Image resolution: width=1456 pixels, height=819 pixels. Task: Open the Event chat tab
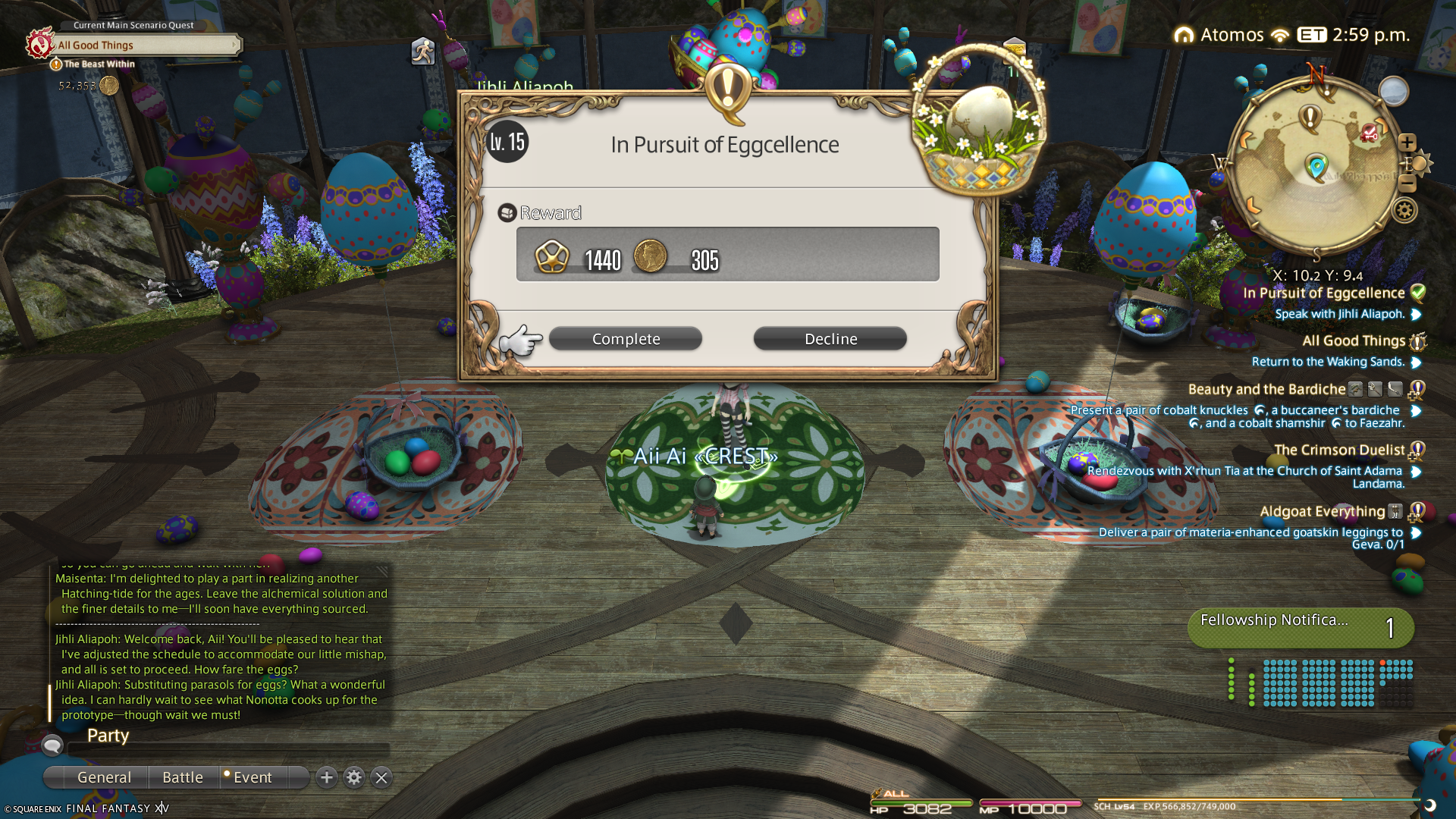pos(253,777)
